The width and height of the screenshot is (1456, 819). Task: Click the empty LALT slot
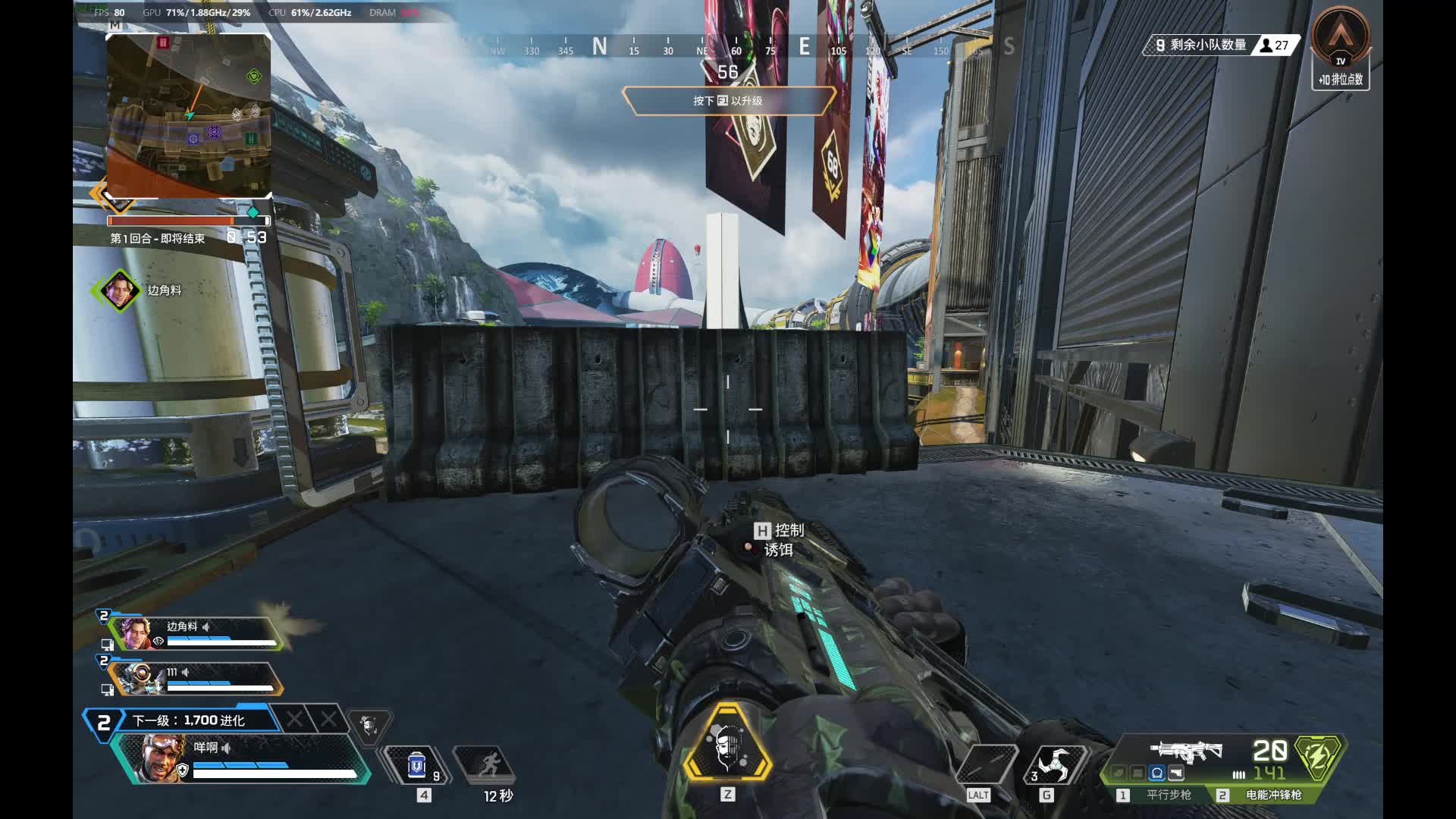pos(984,764)
